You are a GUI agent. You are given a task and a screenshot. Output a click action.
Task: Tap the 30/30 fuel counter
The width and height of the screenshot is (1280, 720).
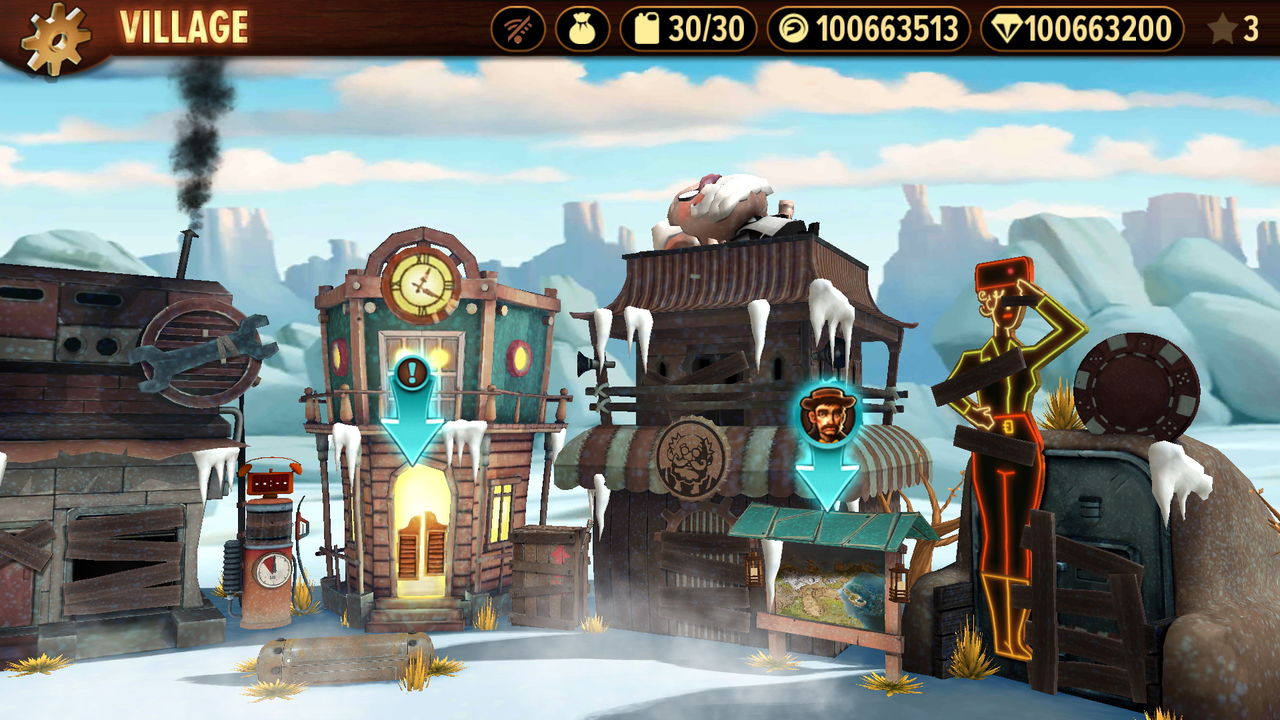(689, 30)
